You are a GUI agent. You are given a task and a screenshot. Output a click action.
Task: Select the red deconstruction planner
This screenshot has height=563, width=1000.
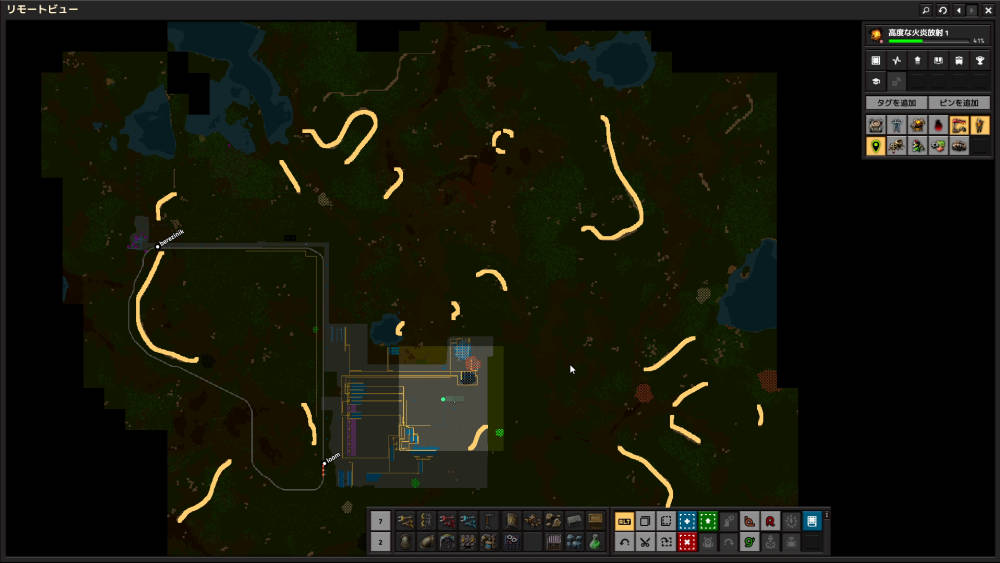click(x=687, y=542)
